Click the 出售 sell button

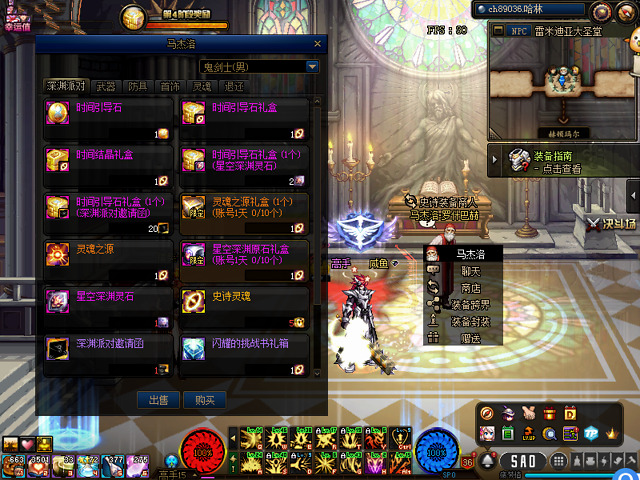tap(158, 400)
